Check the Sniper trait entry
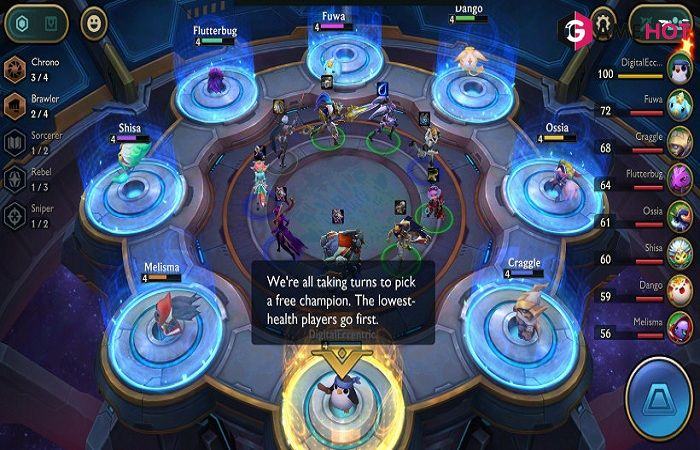 point(16,215)
